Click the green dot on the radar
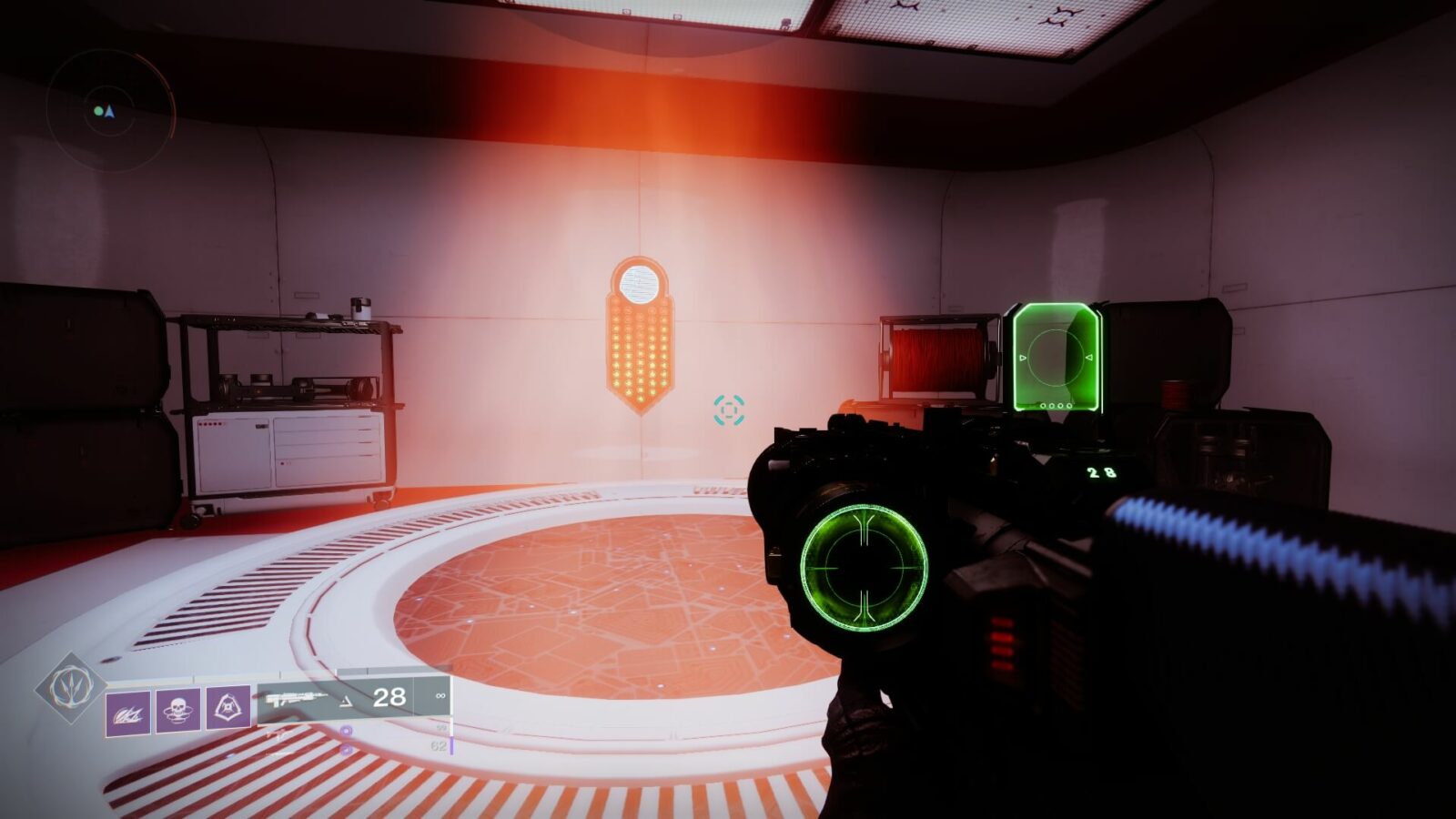The width and height of the screenshot is (1456, 819). coord(98,110)
